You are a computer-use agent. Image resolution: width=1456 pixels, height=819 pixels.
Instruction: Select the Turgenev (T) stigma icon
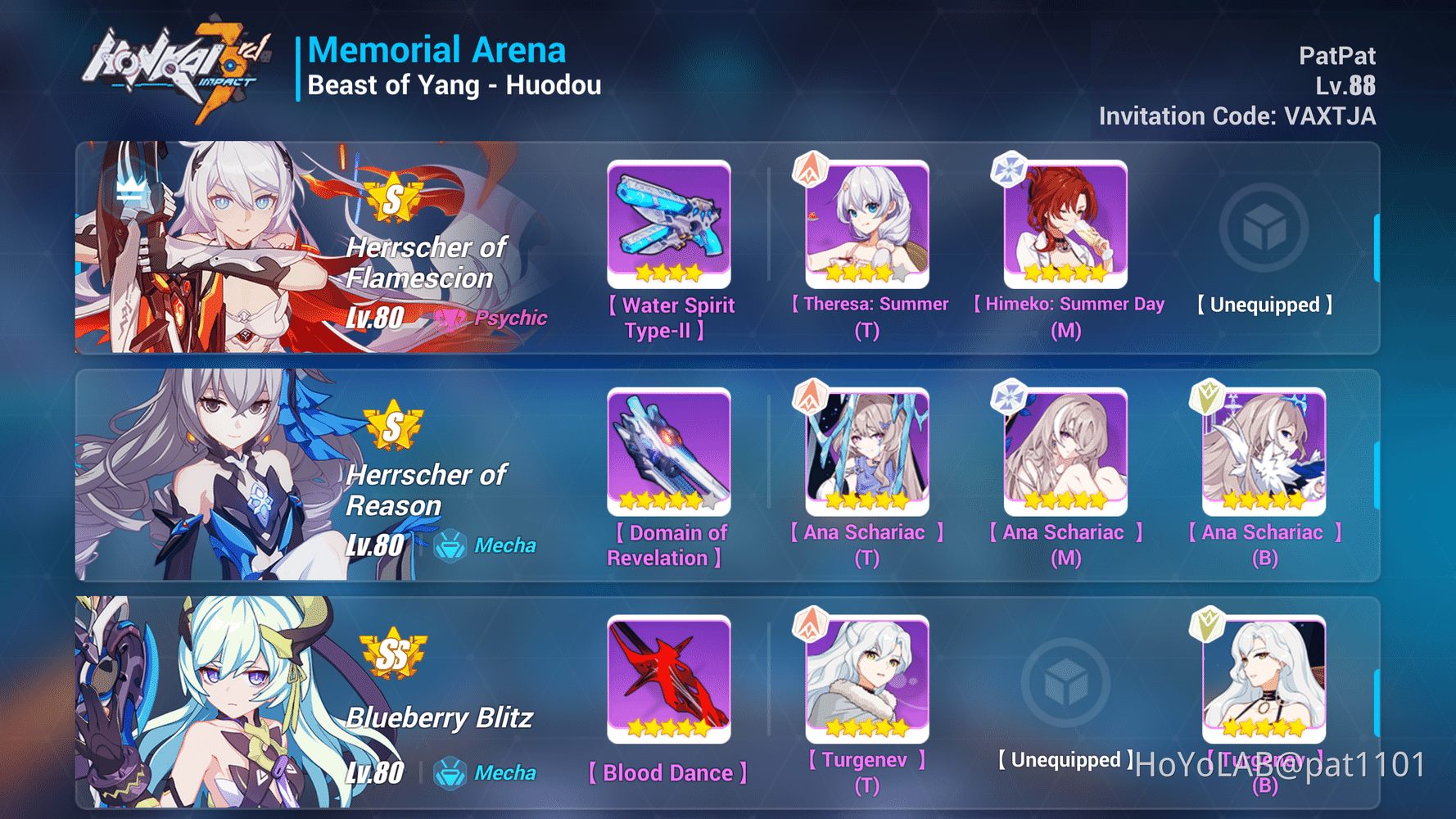pos(866,680)
